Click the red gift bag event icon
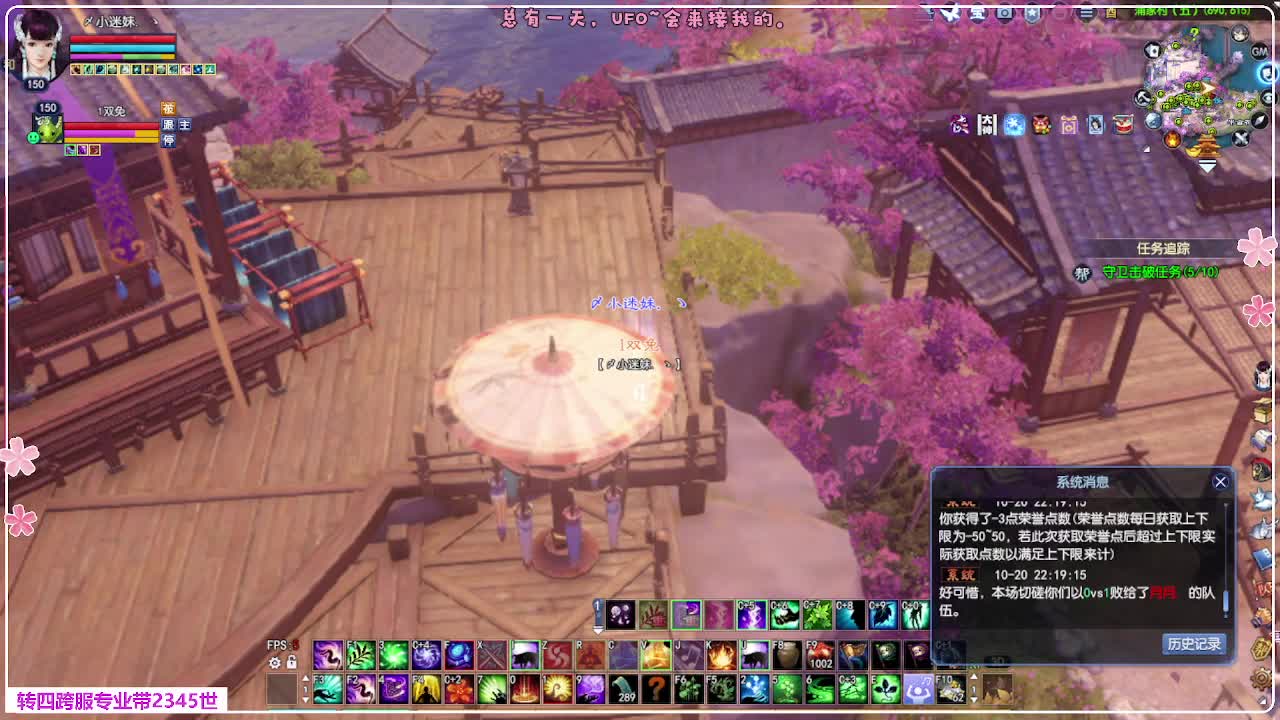The image size is (1280, 720). (1042, 124)
